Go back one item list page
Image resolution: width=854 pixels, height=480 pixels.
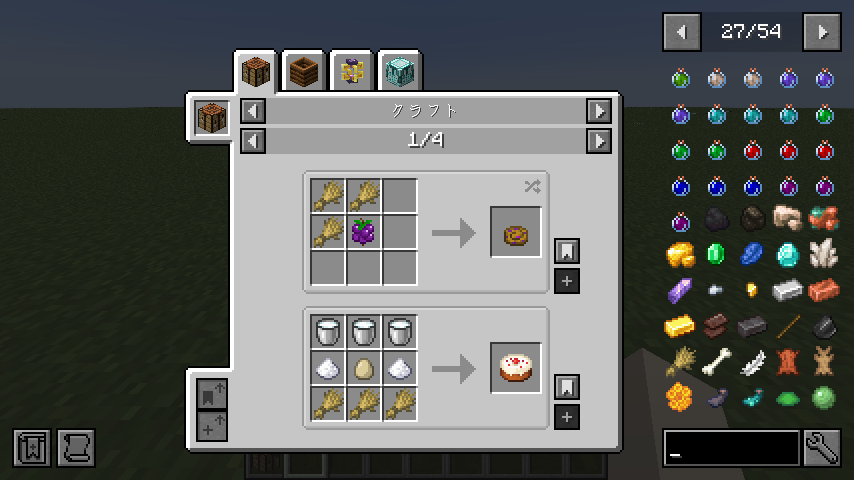tap(682, 32)
